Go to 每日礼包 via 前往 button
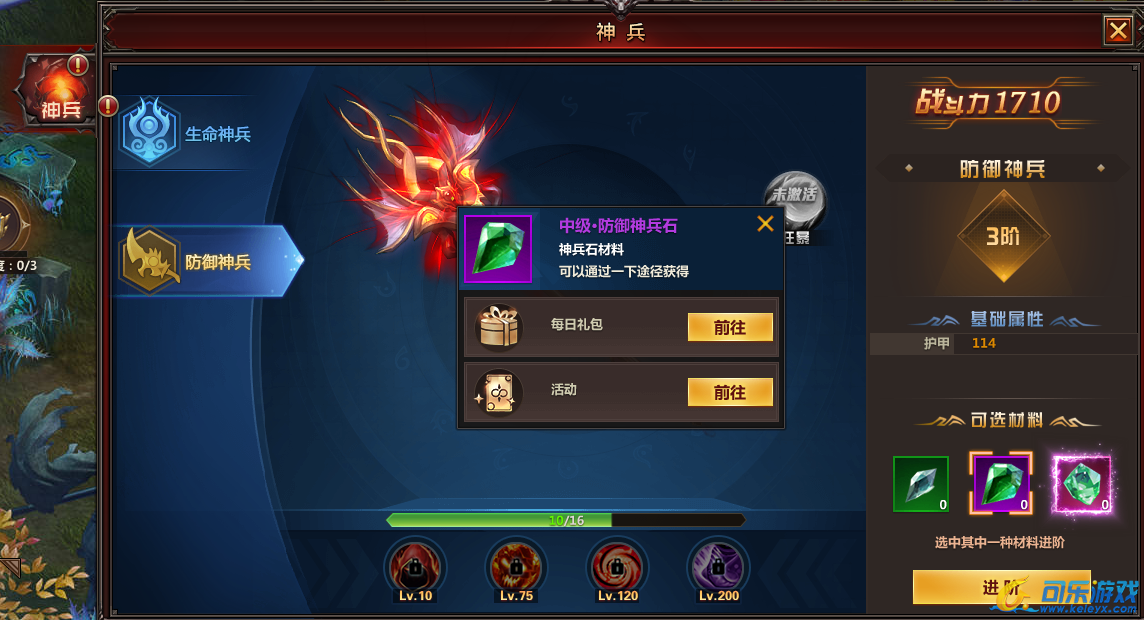The height and width of the screenshot is (620, 1144). (x=730, y=327)
